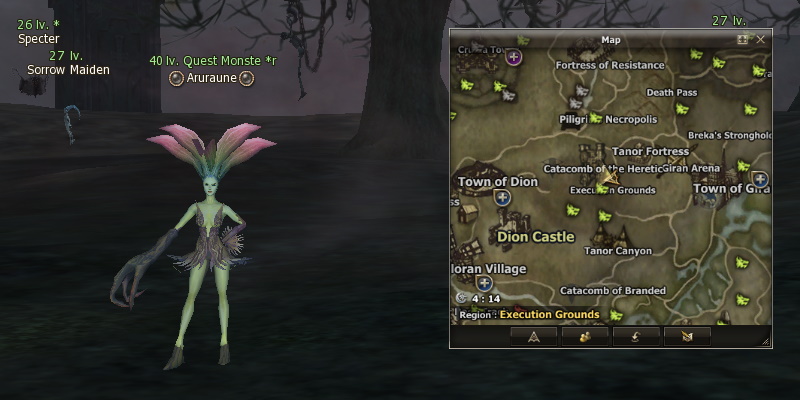Select Catacomb of Branded location
The width and height of the screenshot is (800, 400).
(612, 291)
